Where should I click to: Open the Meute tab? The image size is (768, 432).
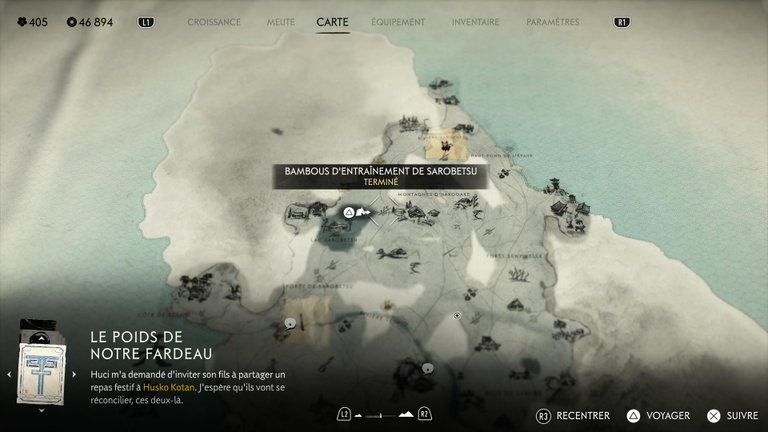[280, 22]
